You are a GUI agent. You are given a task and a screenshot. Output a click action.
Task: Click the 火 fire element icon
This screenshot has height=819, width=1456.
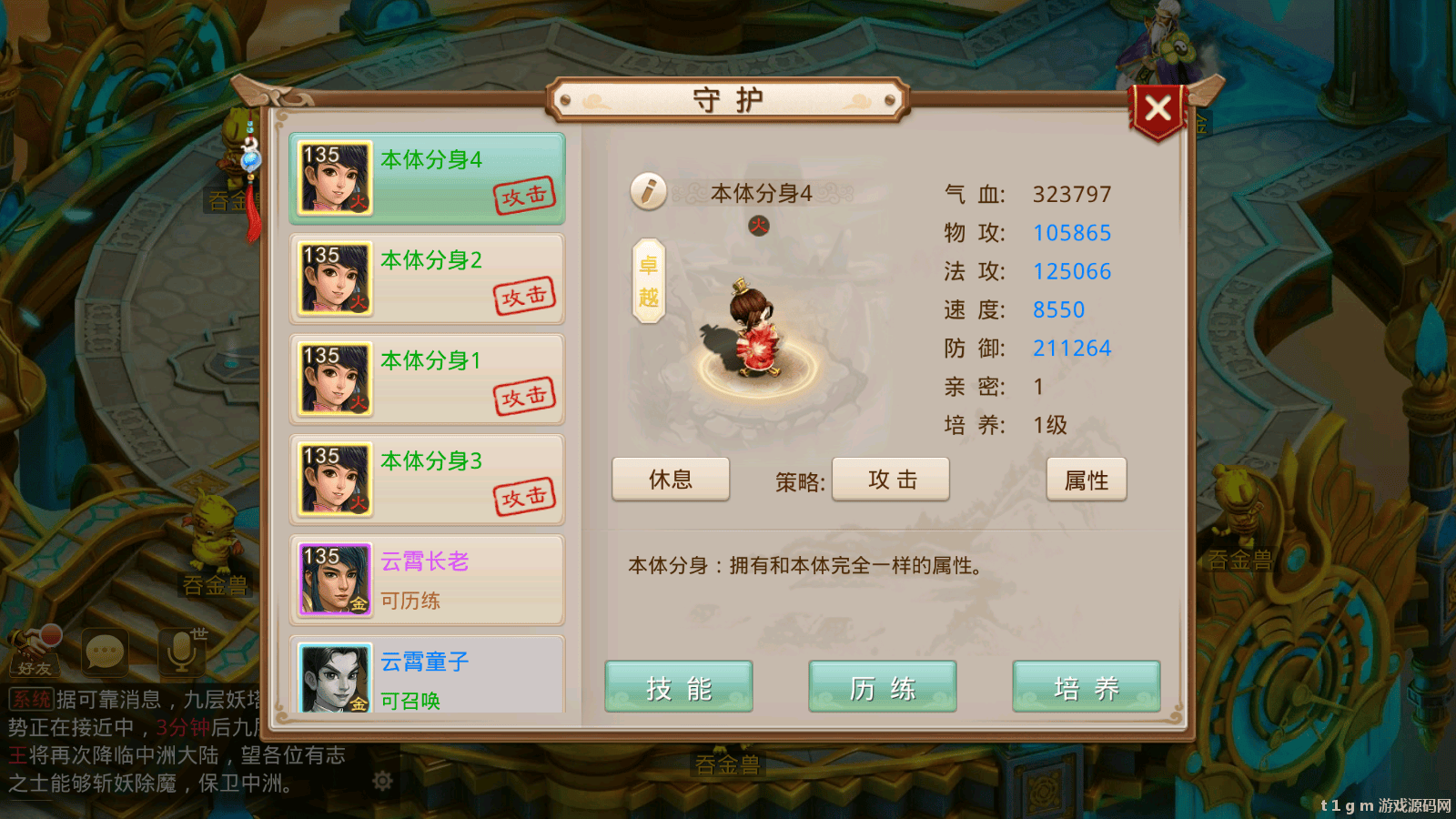pyautogui.click(x=758, y=226)
